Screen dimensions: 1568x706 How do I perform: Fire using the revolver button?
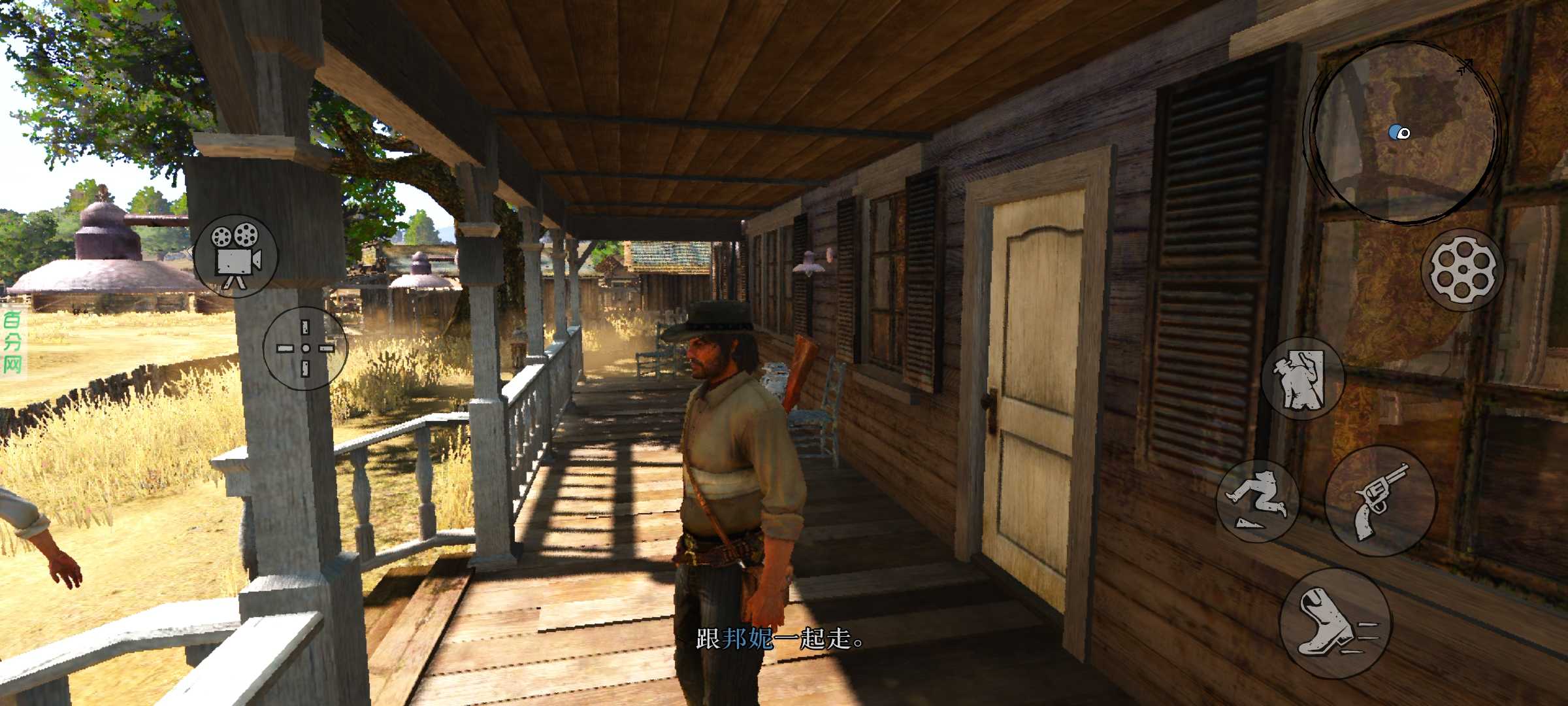(1380, 501)
